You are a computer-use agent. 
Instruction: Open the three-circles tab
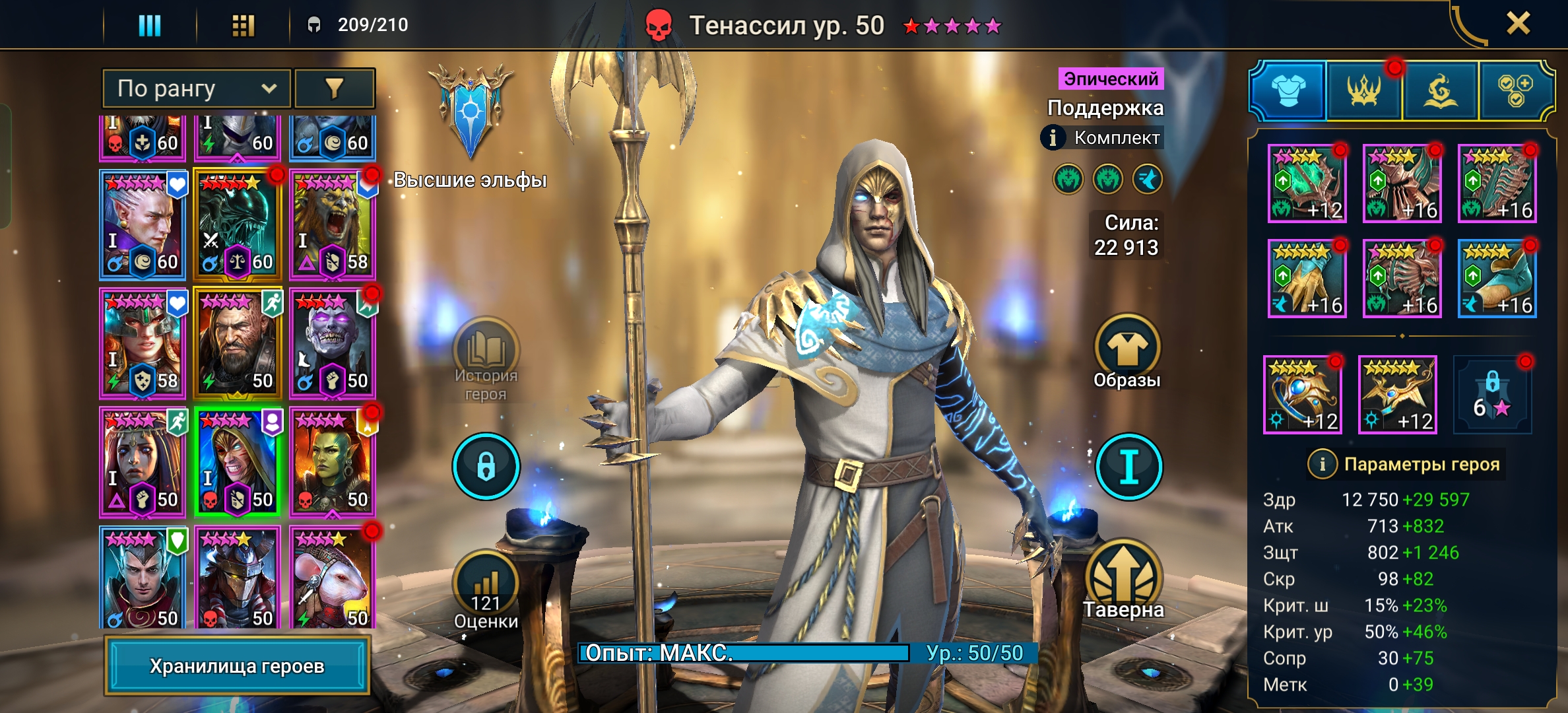(1515, 91)
